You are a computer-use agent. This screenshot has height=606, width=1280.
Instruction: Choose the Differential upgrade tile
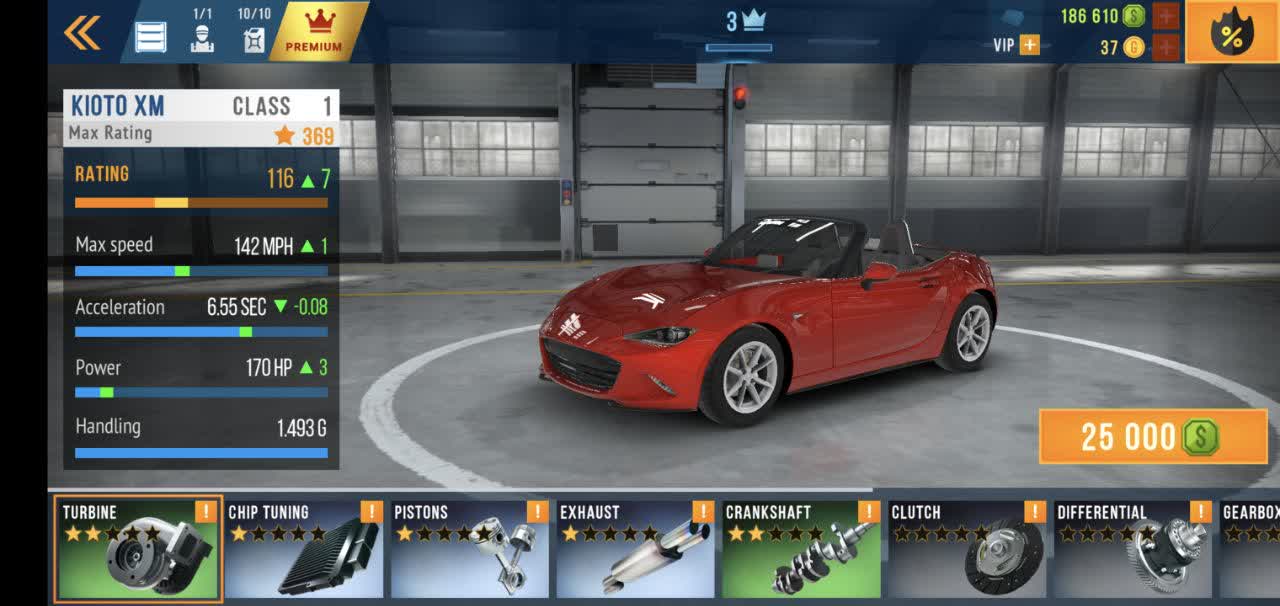[1134, 550]
